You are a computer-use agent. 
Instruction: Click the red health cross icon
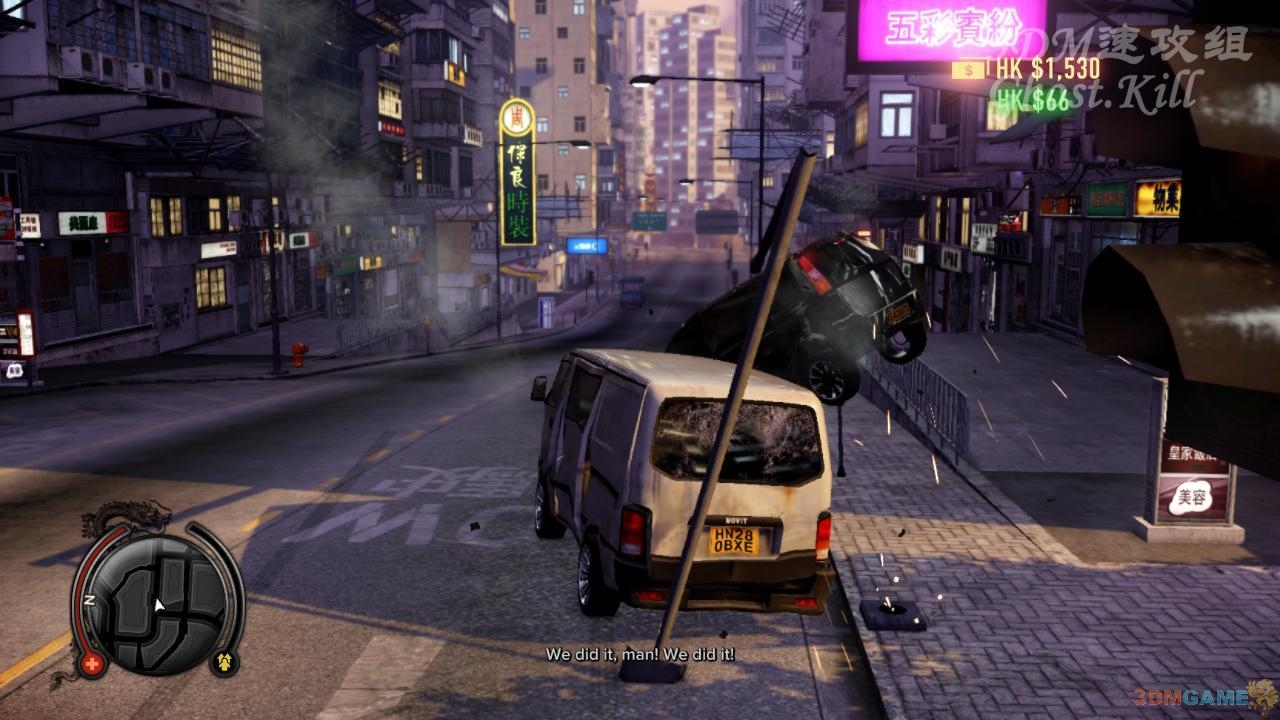coord(93,663)
